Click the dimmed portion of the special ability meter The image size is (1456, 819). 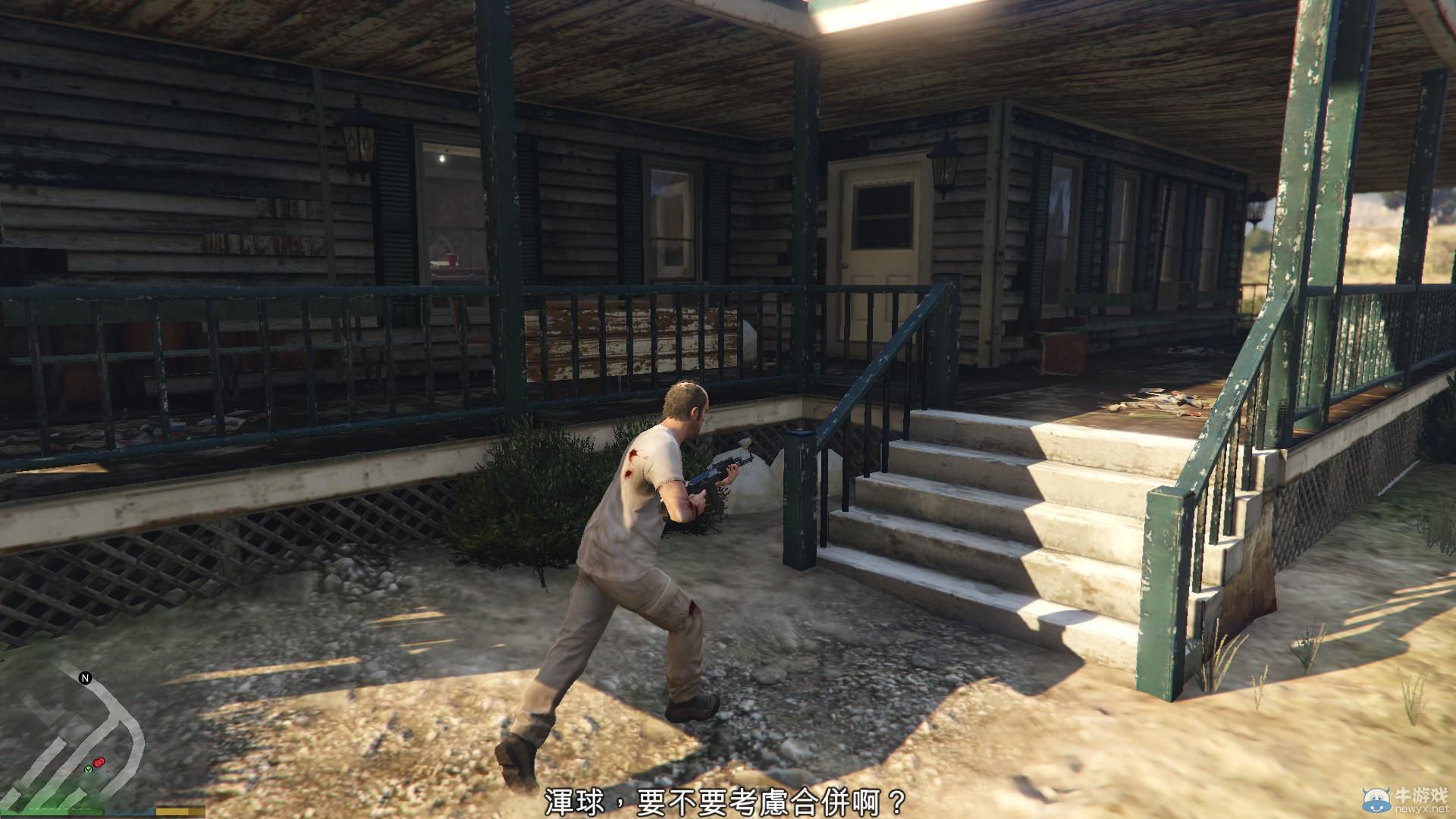pyautogui.click(x=196, y=811)
